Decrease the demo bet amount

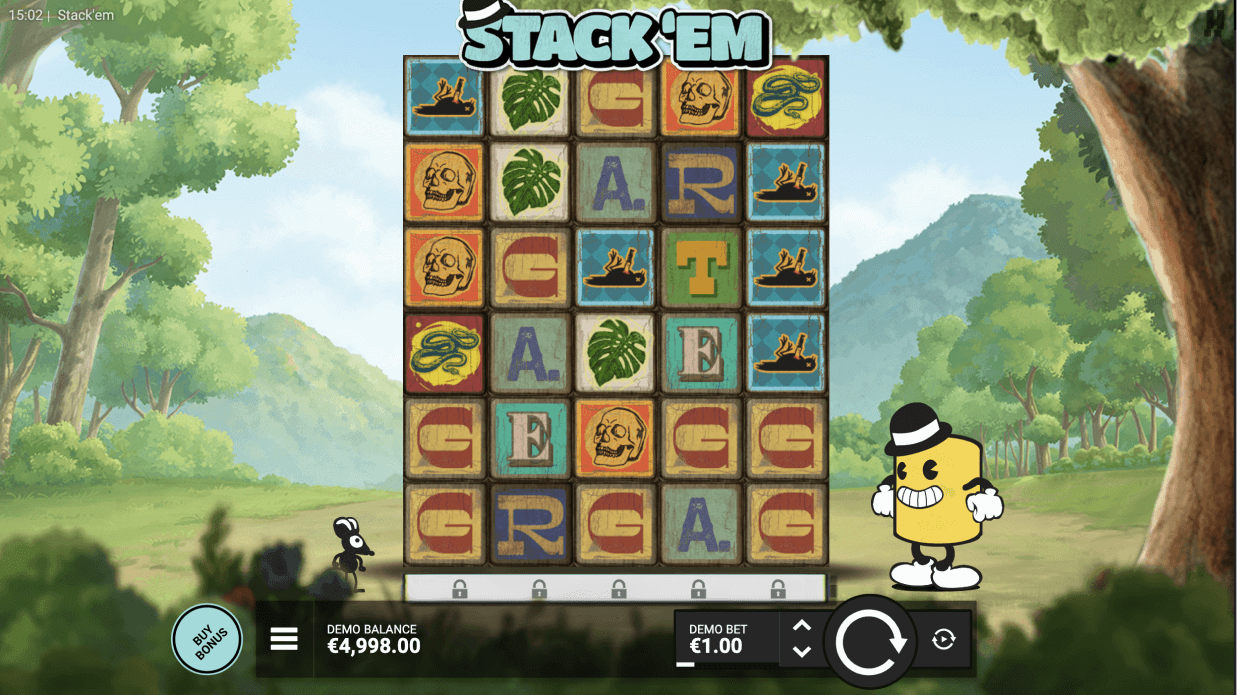coord(801,652)
